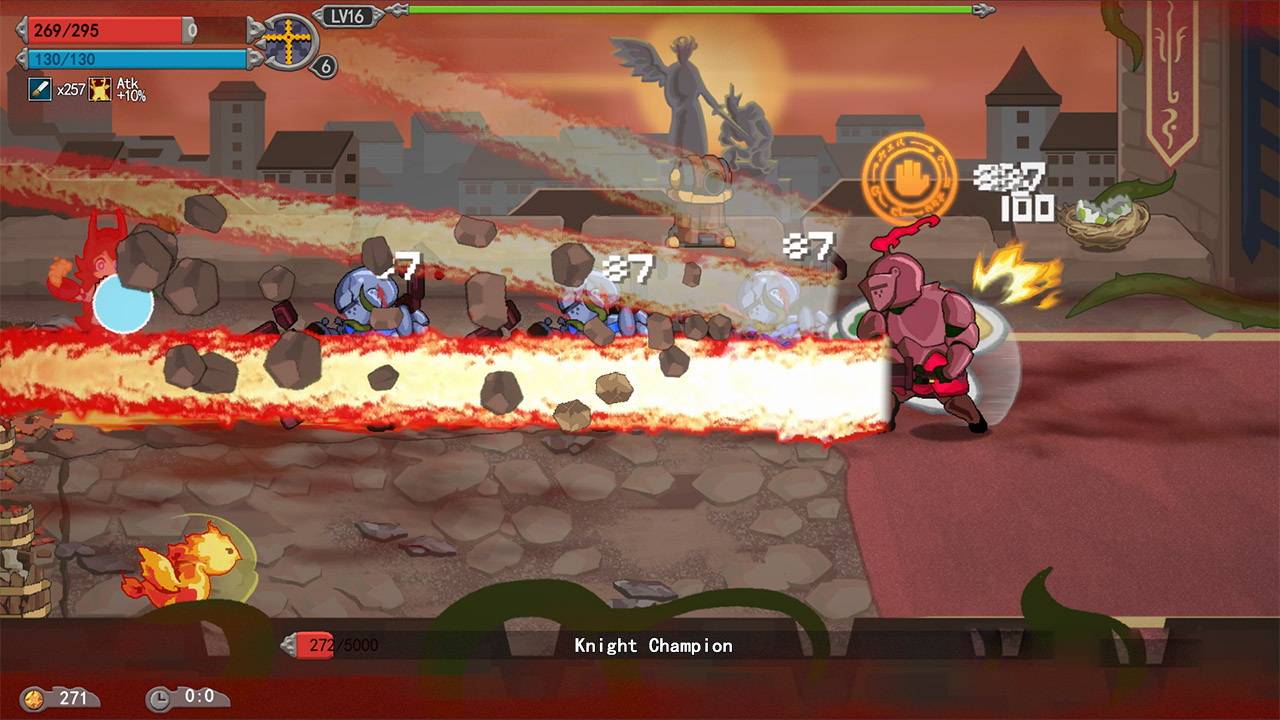
Task: Click the LV16 level badge
Action: [349, 15]
